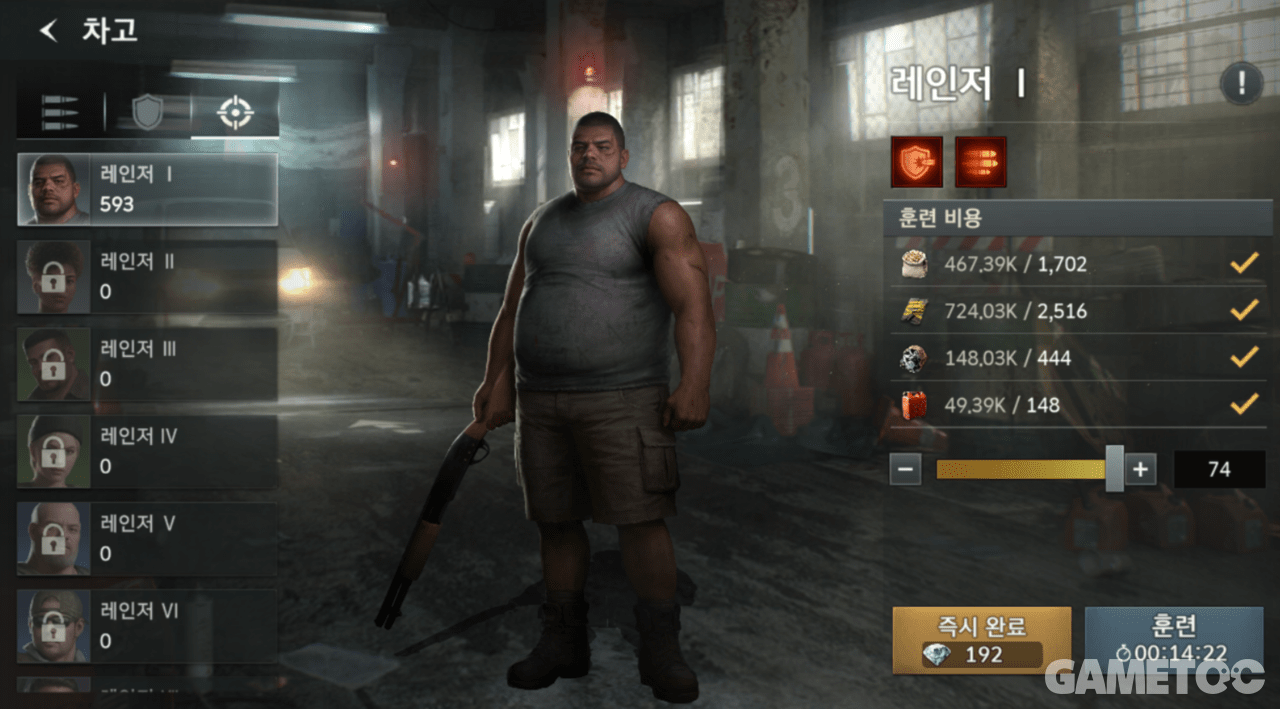View the red shield skill icon
Image resolution: width=1280 pixels, height=709 pixels.
[x=917, y=162]
